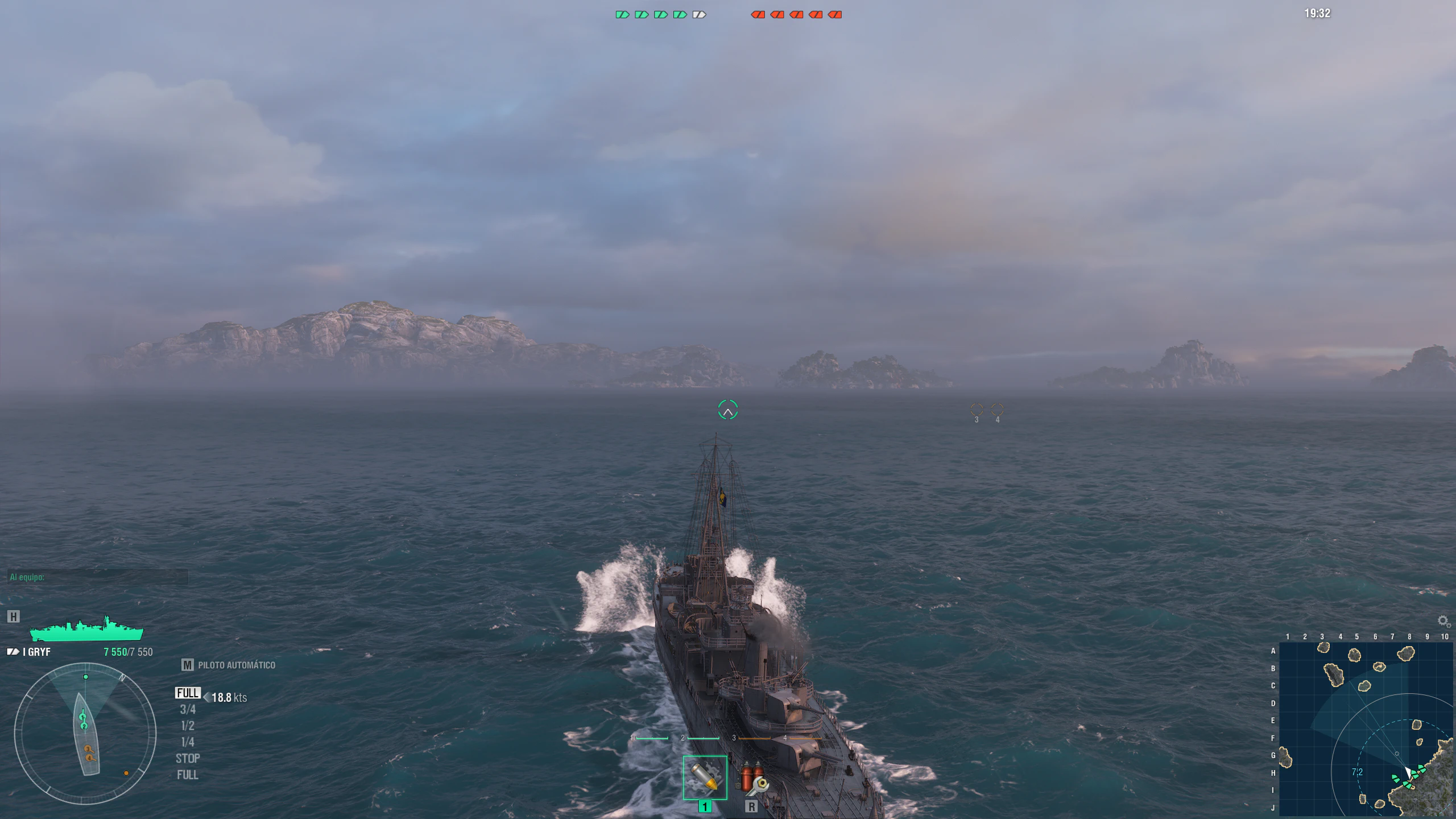
Task: Click the ship heading compass dial
Action: (x=85, y=733)
